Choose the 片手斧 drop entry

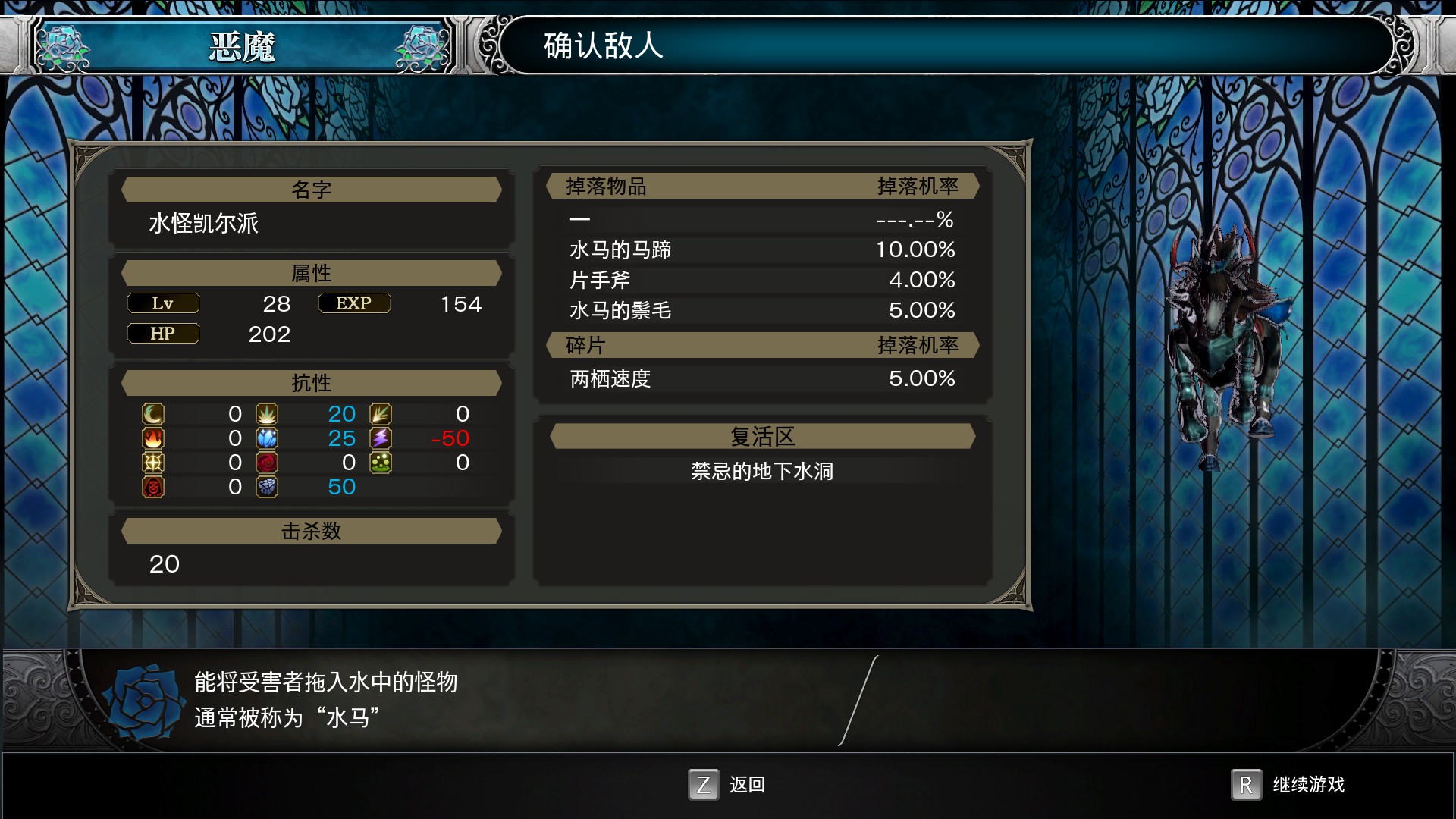coord(761,280)
